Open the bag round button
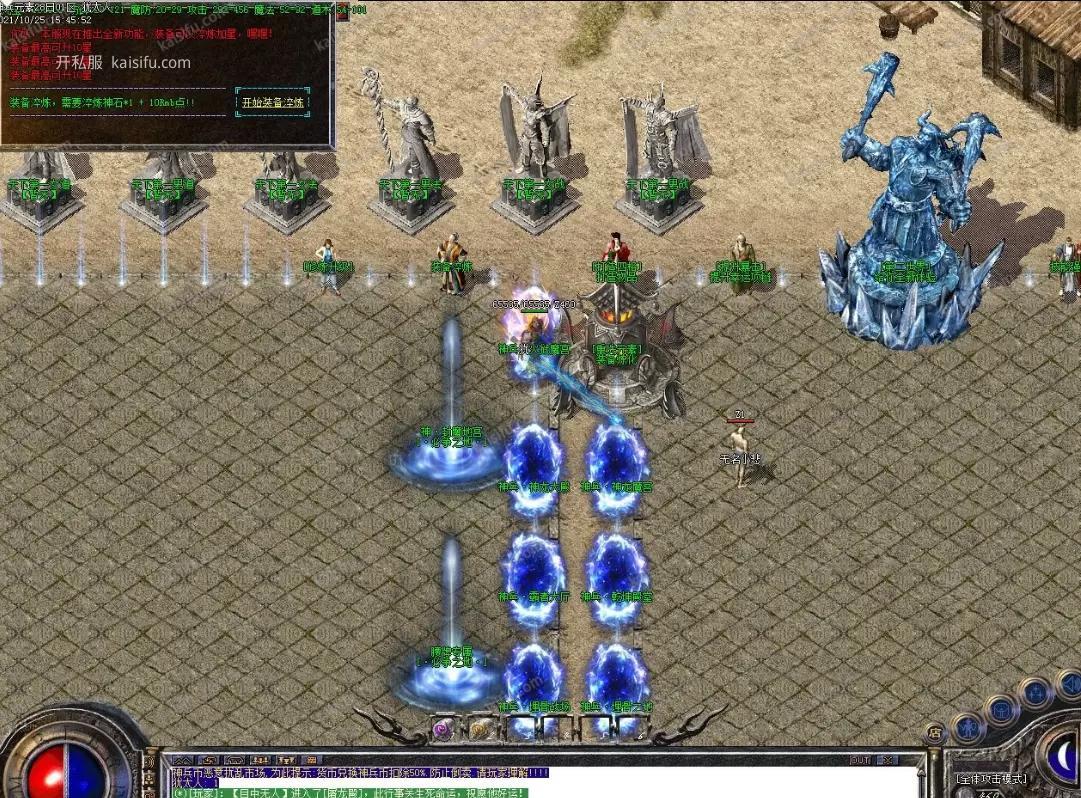 [x=1000, y=711]
